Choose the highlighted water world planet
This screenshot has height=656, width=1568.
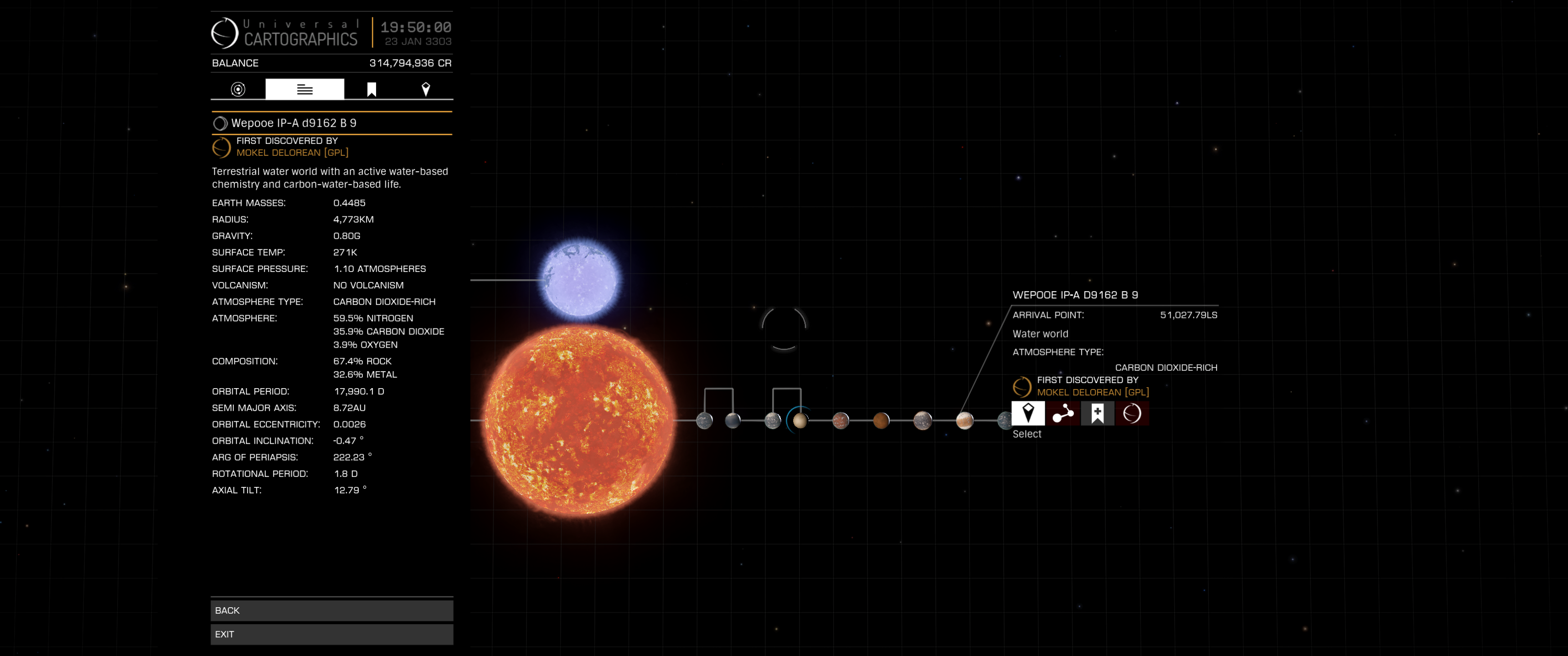click(964, 420)
